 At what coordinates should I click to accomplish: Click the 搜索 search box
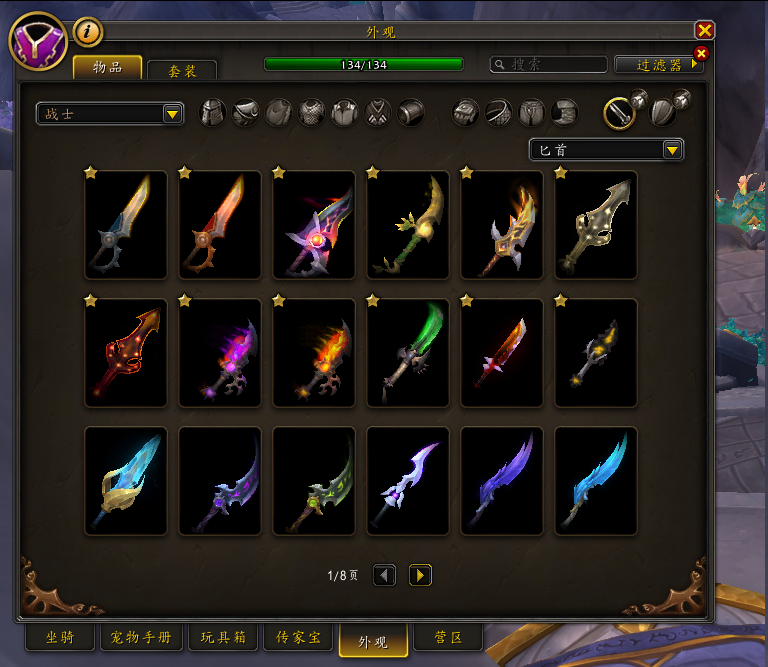(549, 64)
